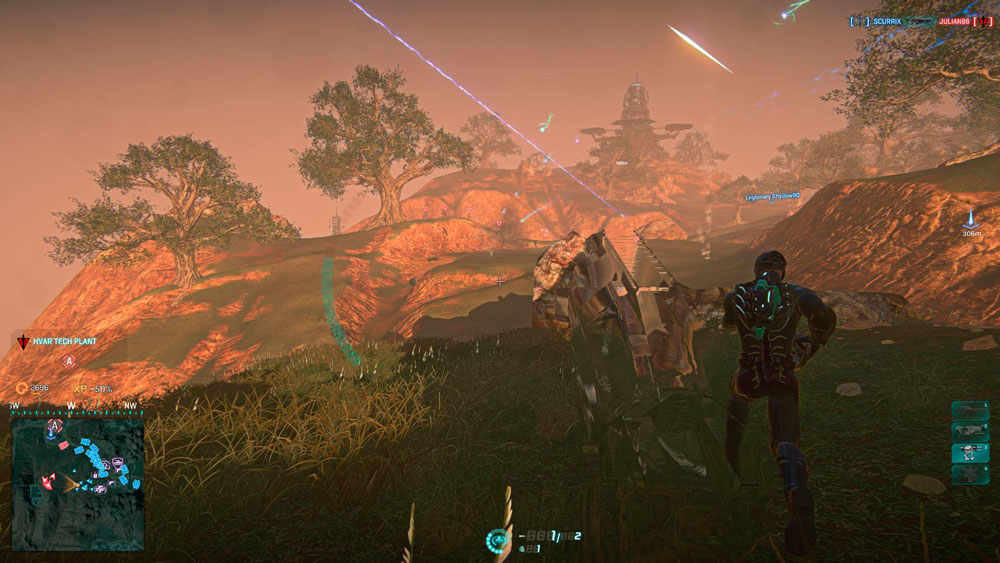
Task: Click the orange resource icon next to 2696
Action: 22,387
